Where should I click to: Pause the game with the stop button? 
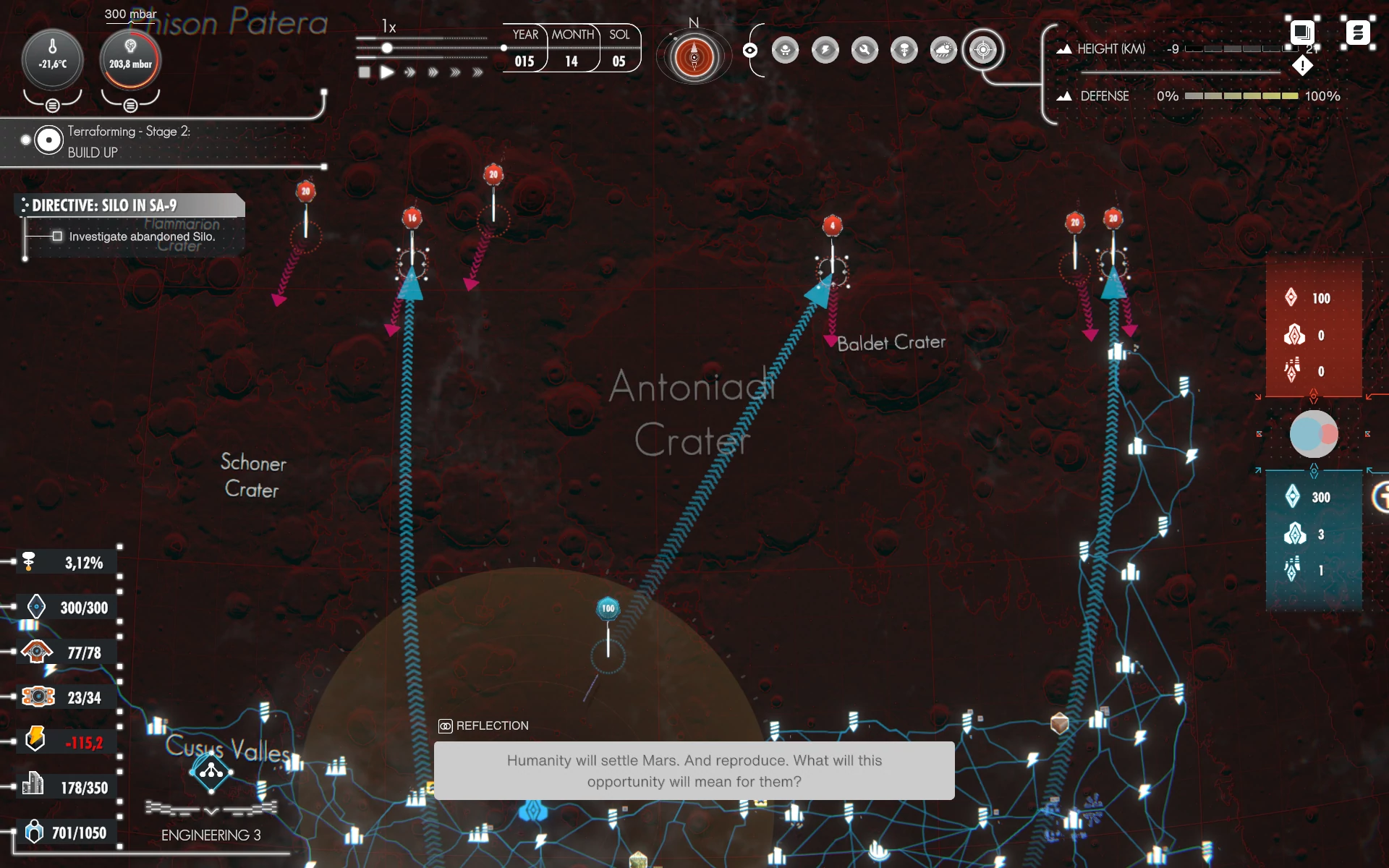[x=365, y=72]
